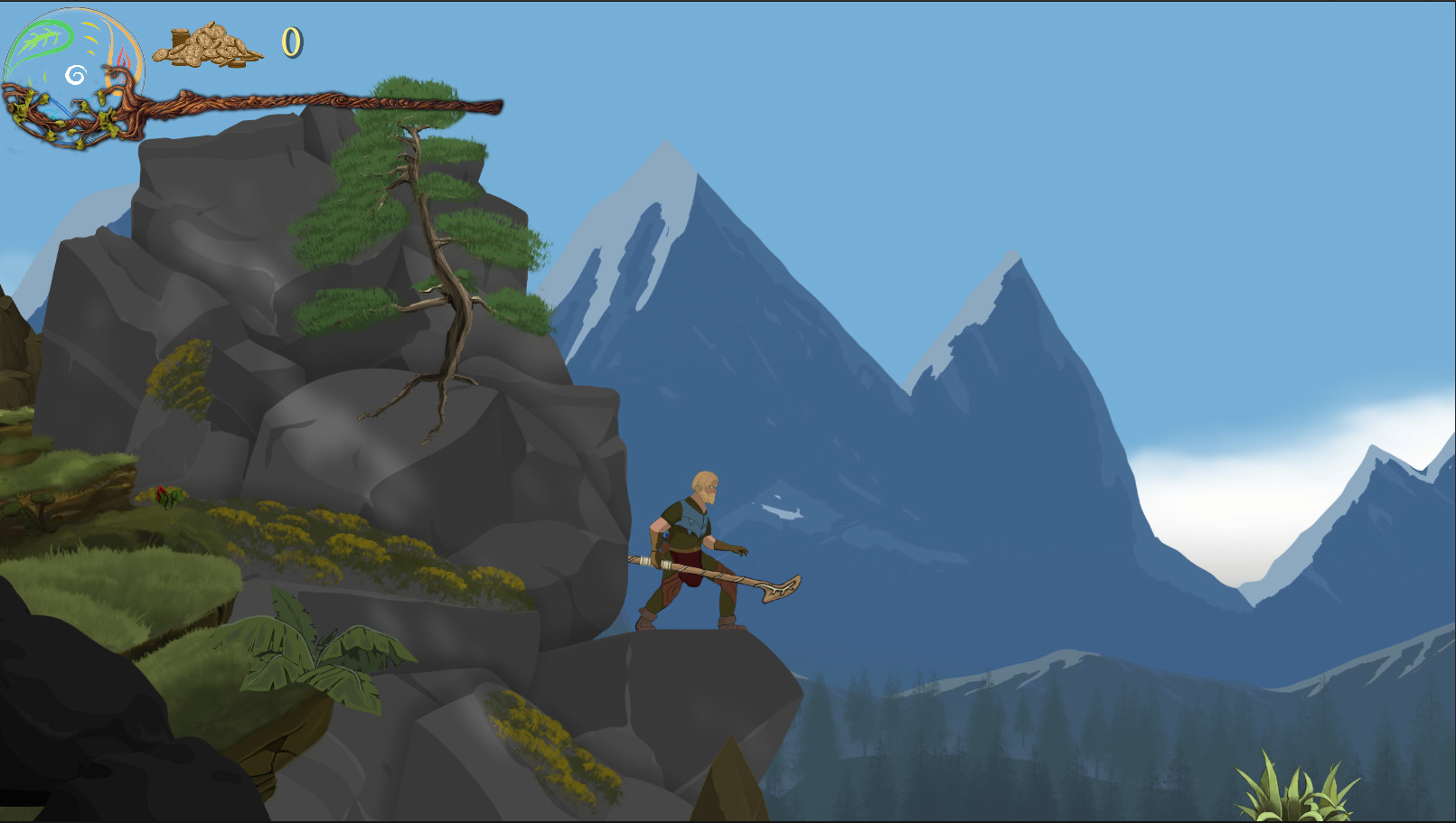Click the golden ring next to the coin pile
This screenshot has height=823, width=1456.
coord(291,43)
